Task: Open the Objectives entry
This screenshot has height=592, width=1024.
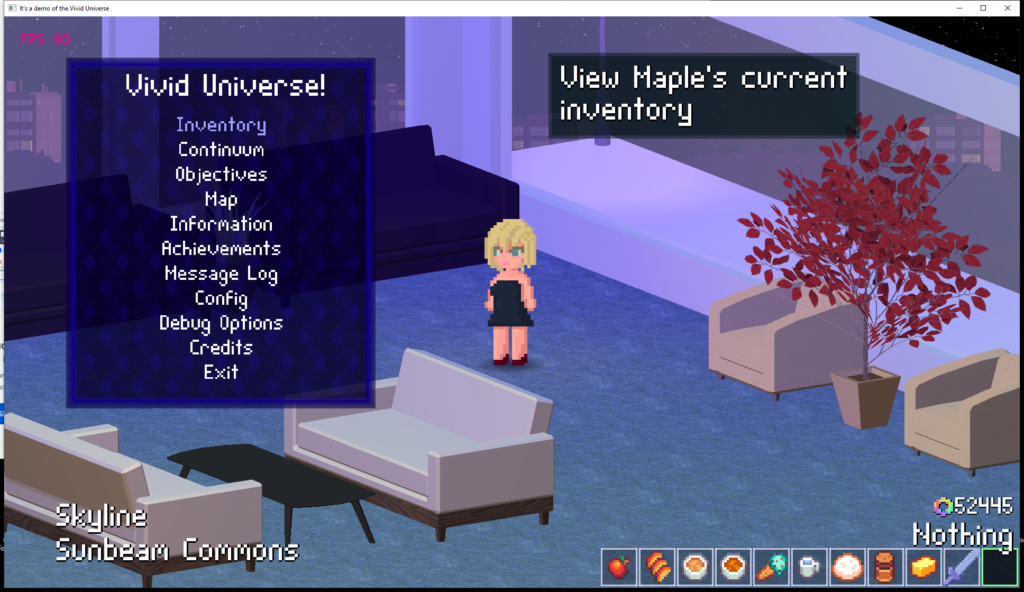Action: (221, 174)
